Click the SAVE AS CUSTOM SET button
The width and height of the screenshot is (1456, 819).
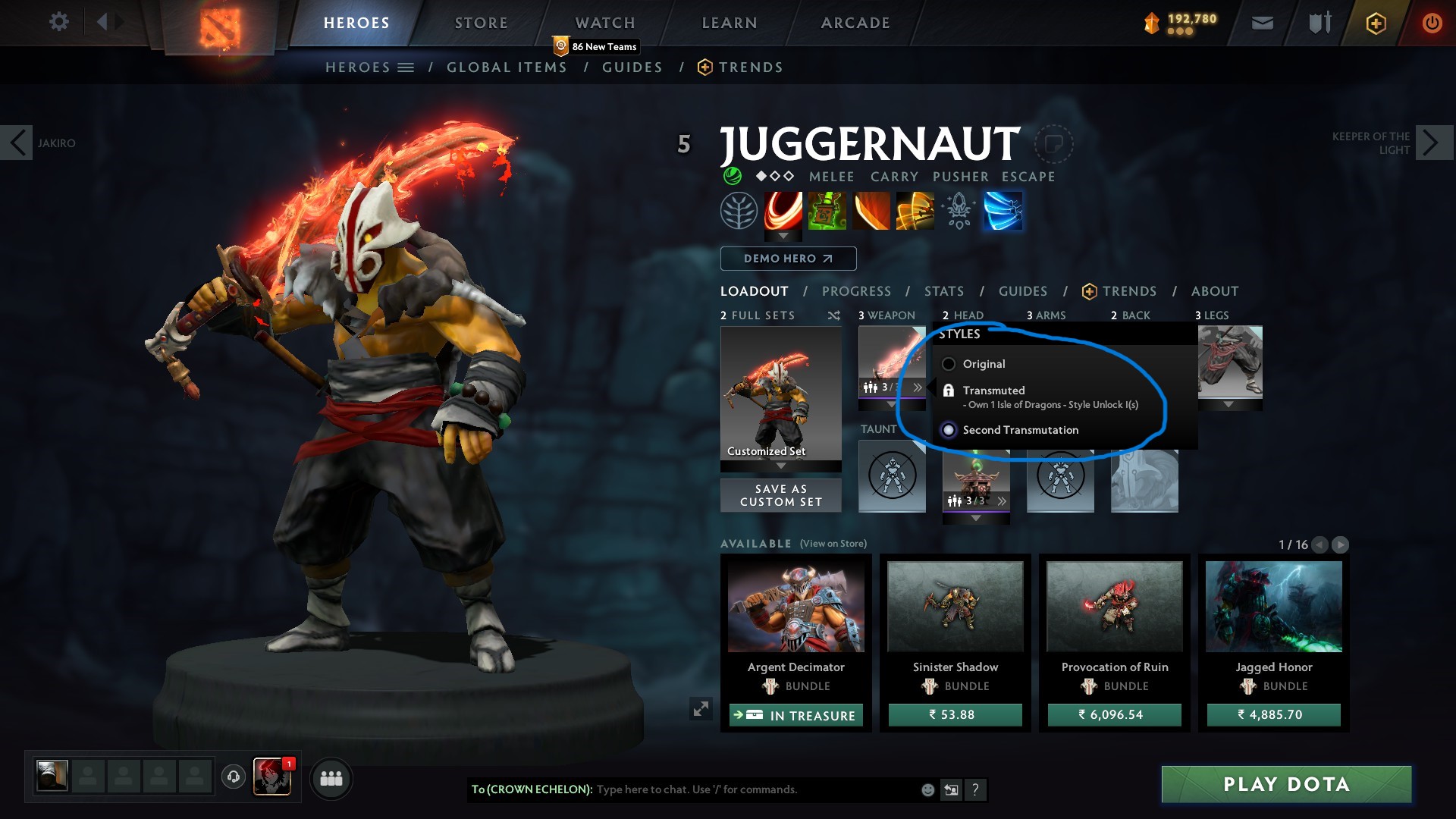point(780,494)
